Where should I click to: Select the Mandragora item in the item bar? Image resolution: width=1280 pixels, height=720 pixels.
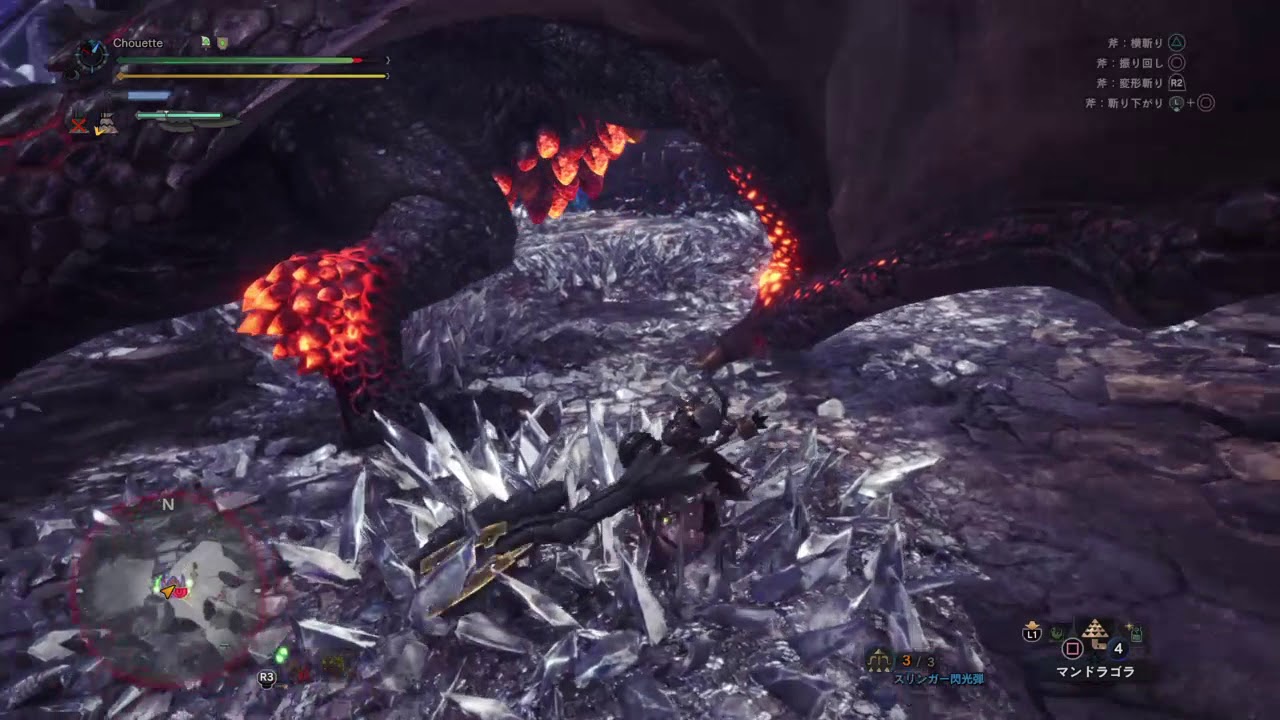pyautogui.click(x=1095, y=633)
